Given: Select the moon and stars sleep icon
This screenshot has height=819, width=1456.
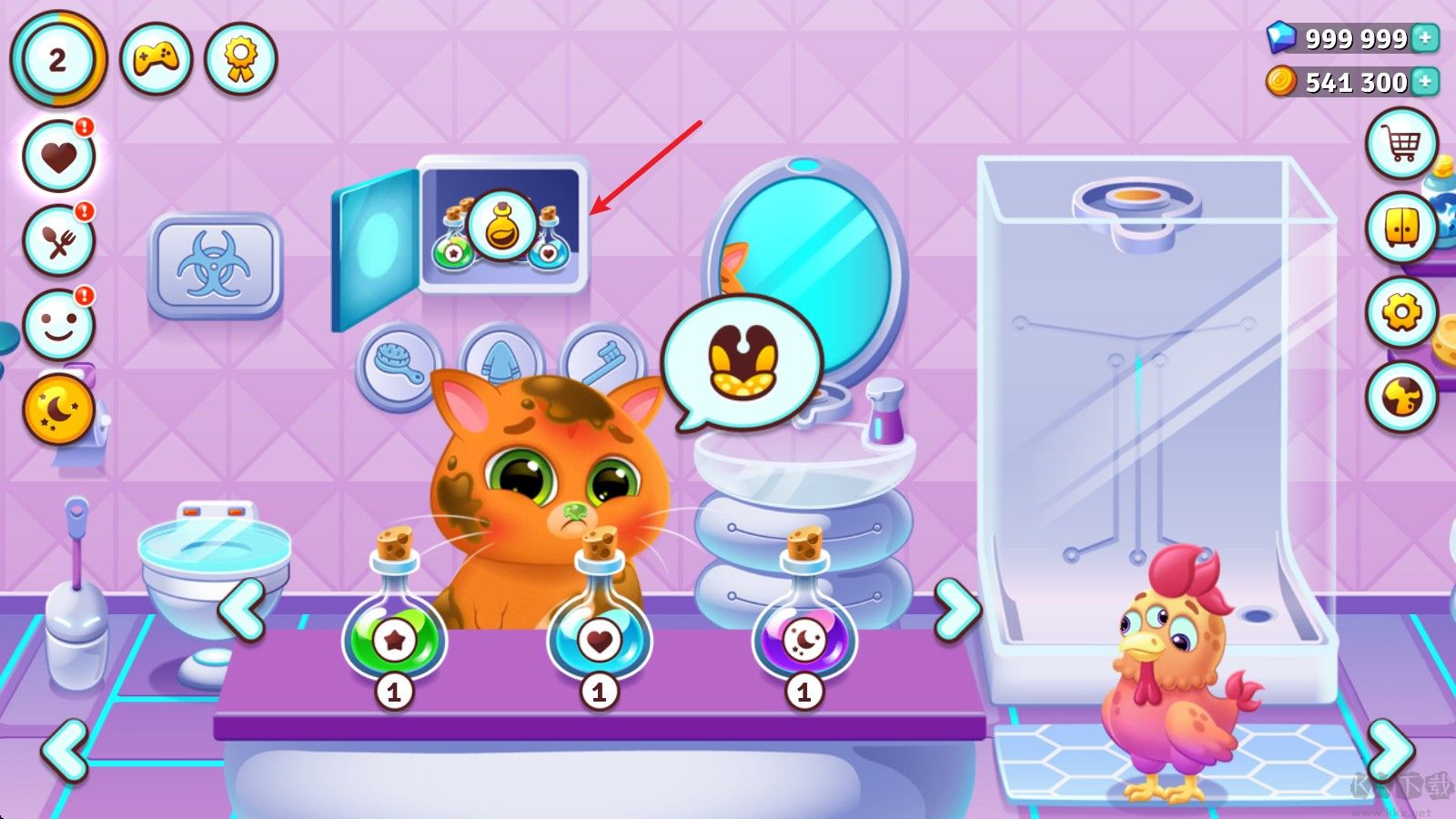Looking at the screenshot, I should point(59,410).
